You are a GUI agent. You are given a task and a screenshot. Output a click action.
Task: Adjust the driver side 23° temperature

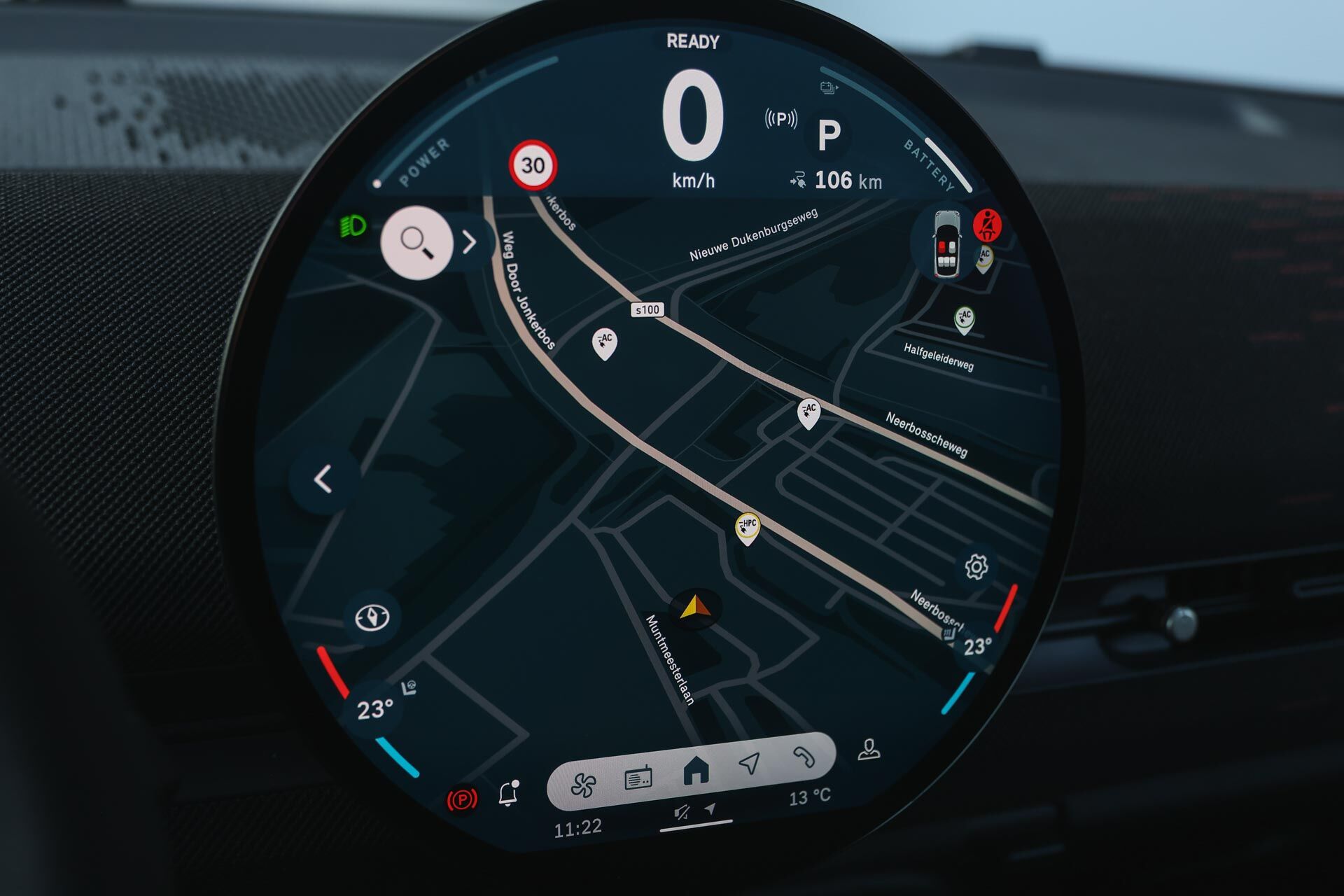(x=374, y=709)
